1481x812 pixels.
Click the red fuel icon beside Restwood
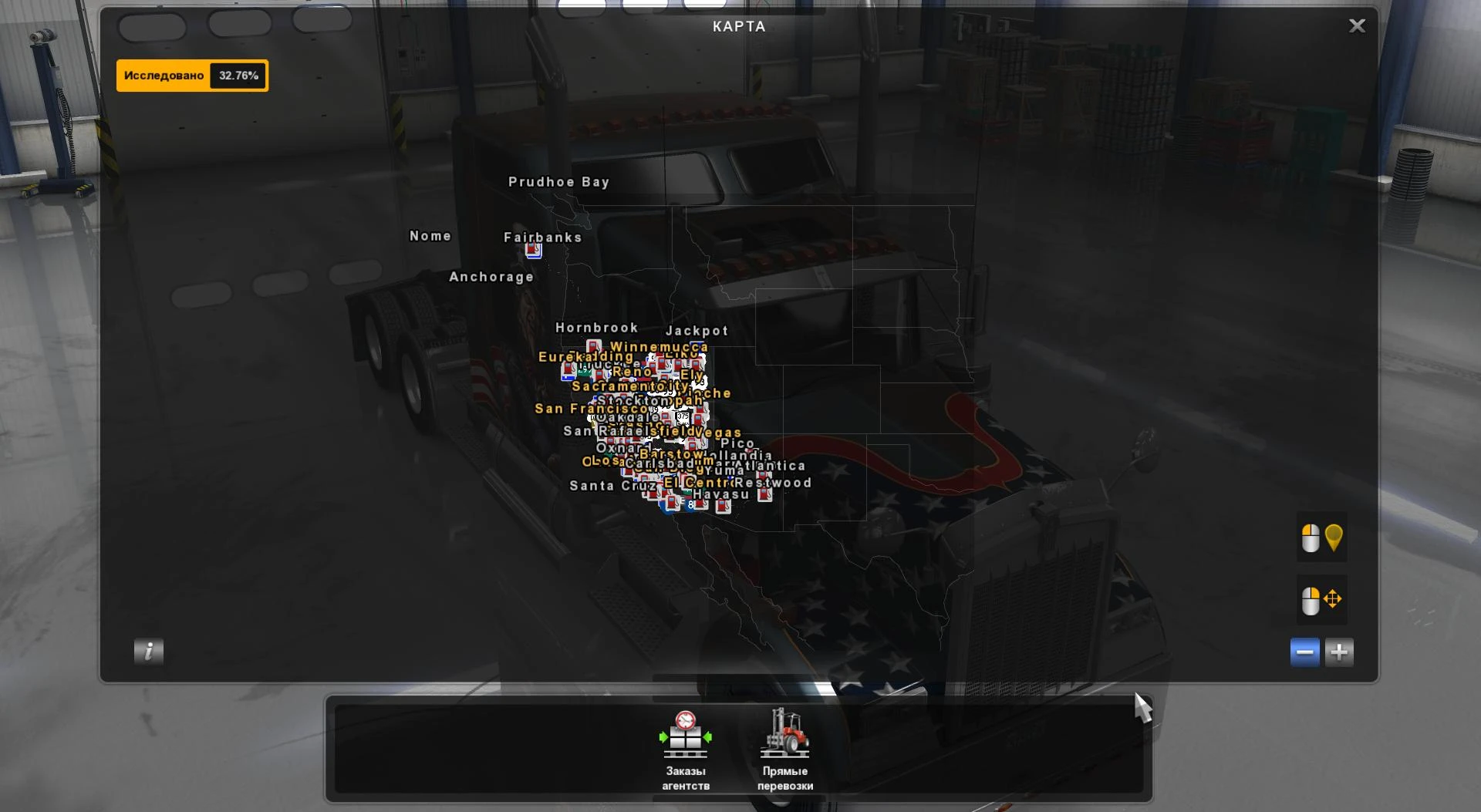click(x=764, y=494)
